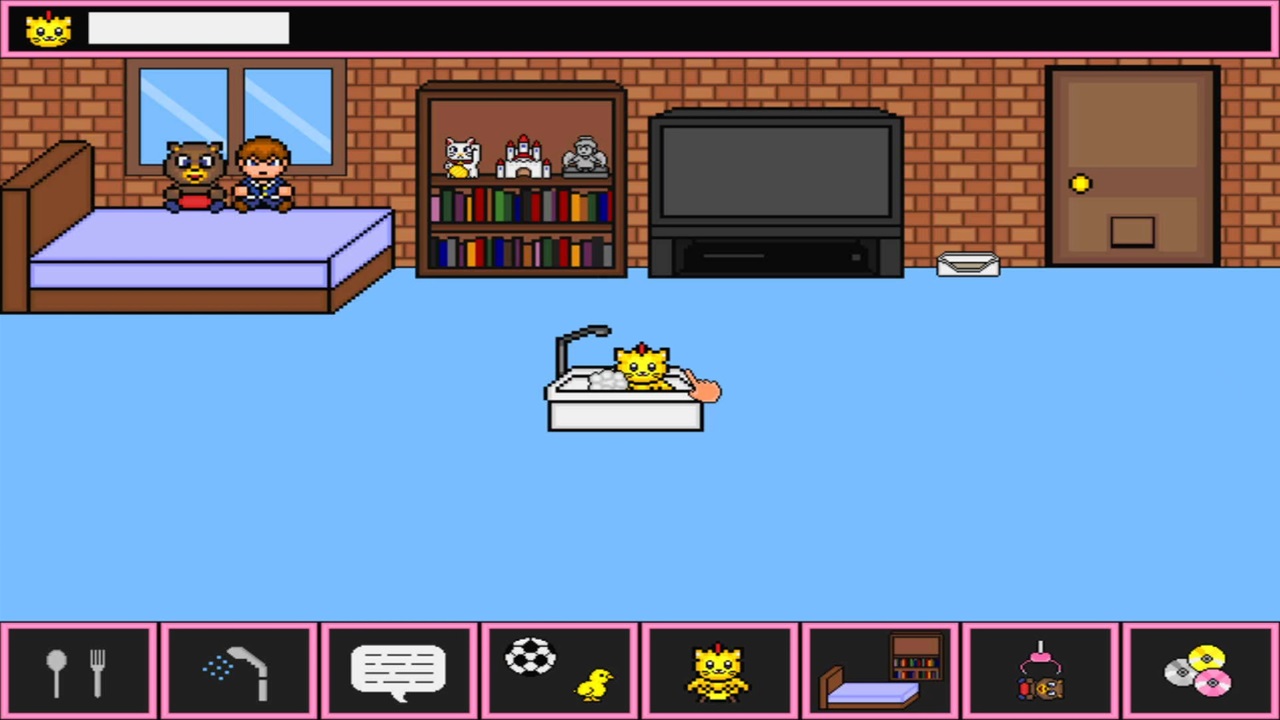The height and width of the screenshot is (720, 1280).
Task: Click the teddy bear on the bed
Action: (192, 175)
